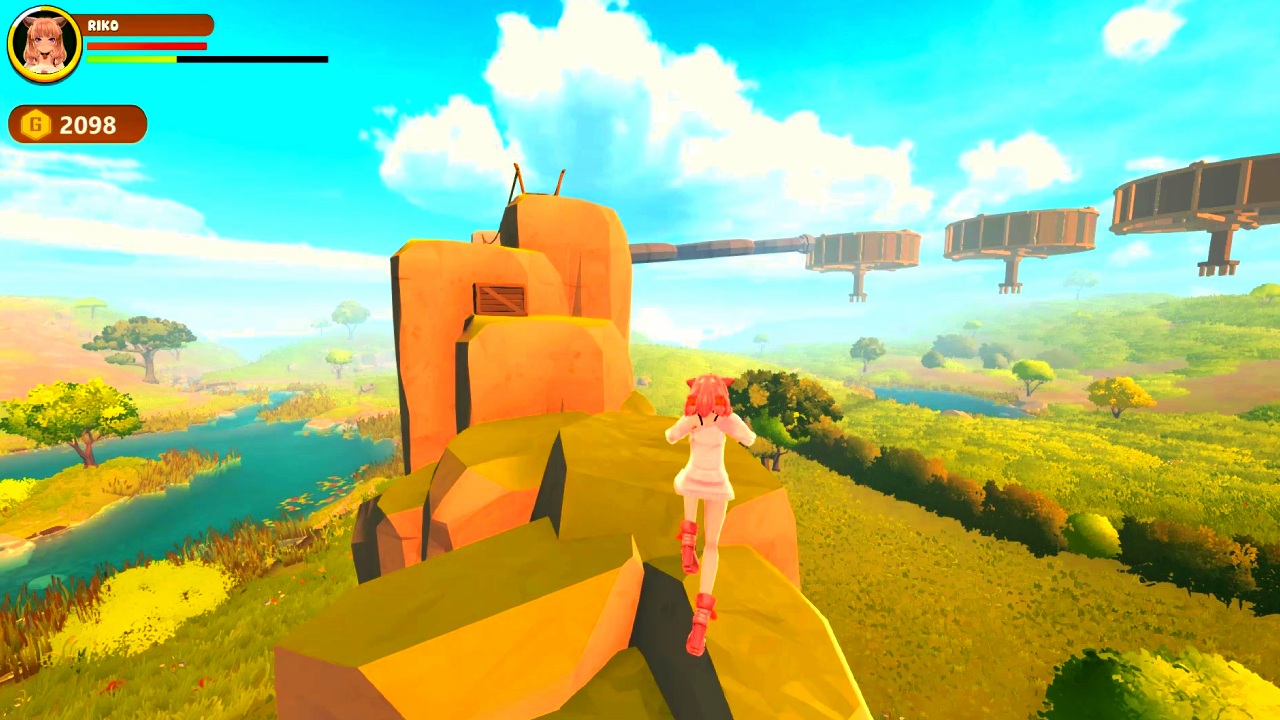The height and width of the screenshot is (720, 1280).
Task: Click the green experience bar
Action: [130, 59]
